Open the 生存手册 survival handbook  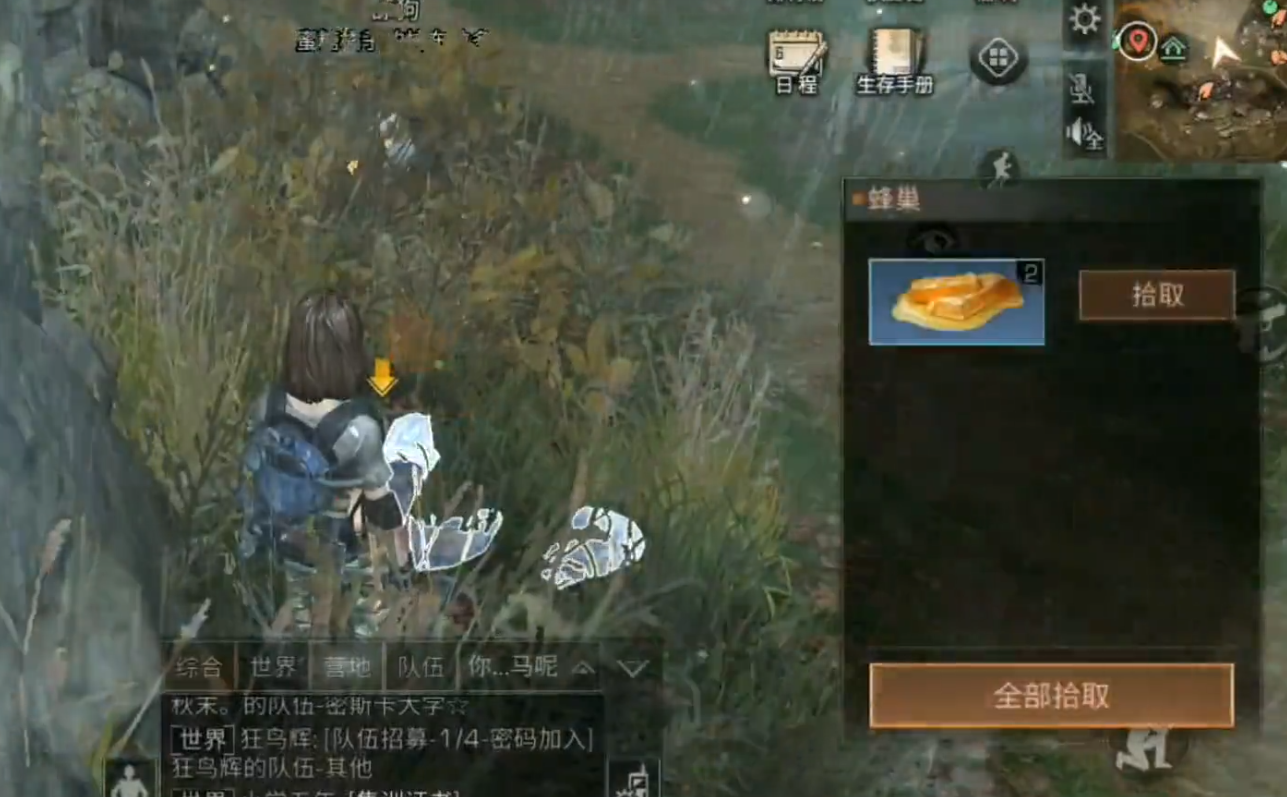895,60
